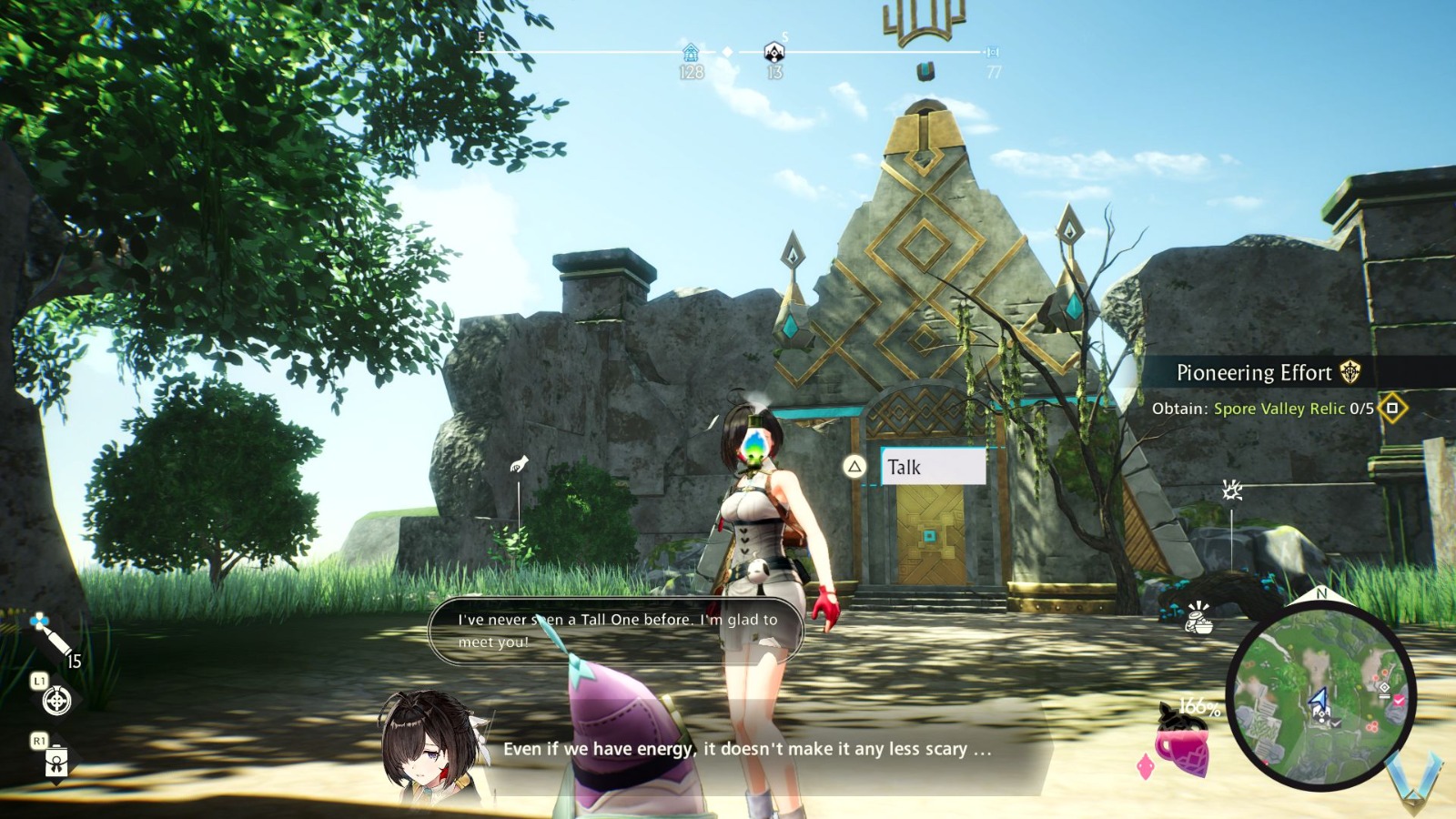Toggle the diamond waypoint on the compass bar

(x=726, y=52)
